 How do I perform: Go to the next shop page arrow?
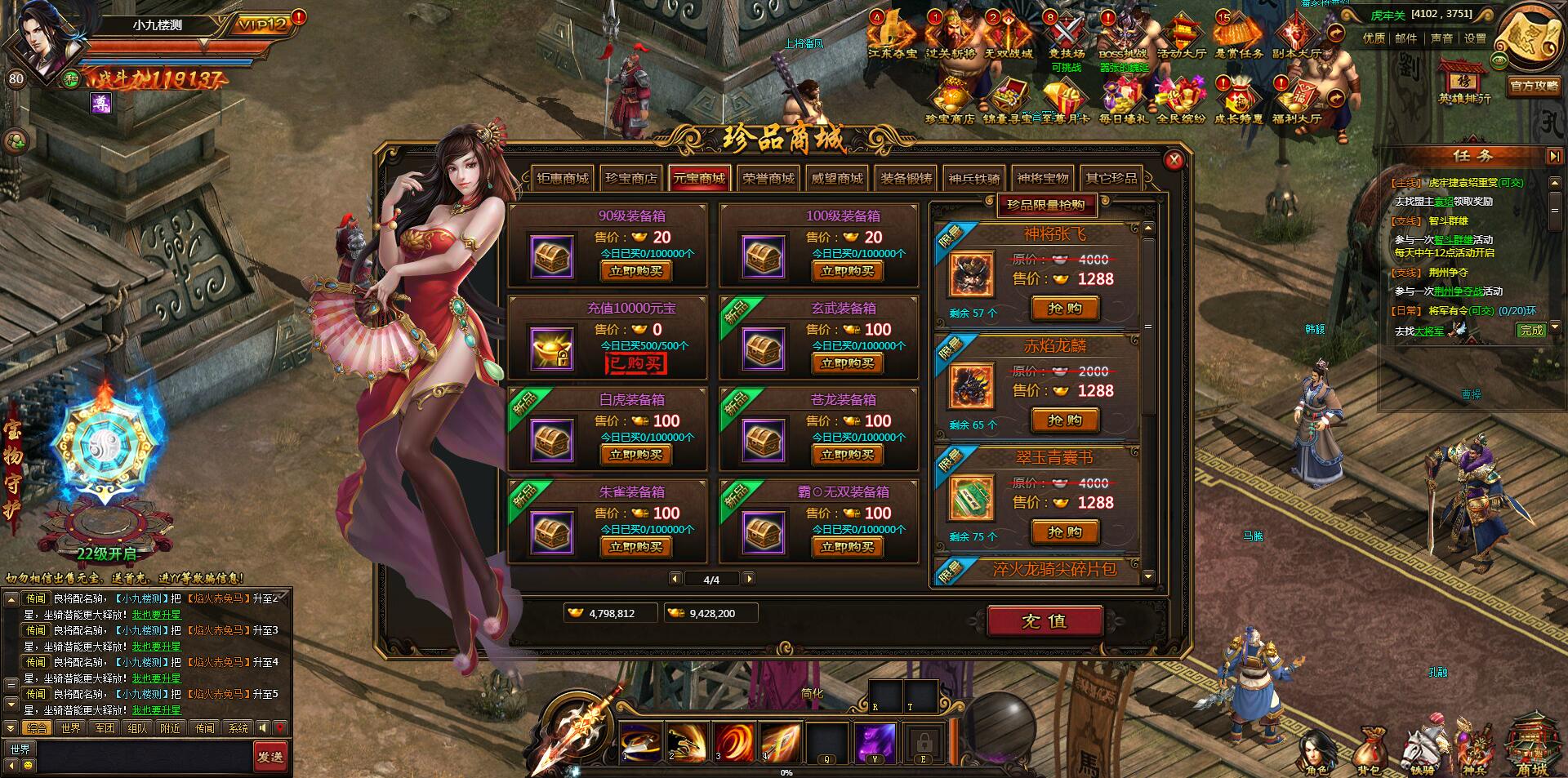click(749, 579)
